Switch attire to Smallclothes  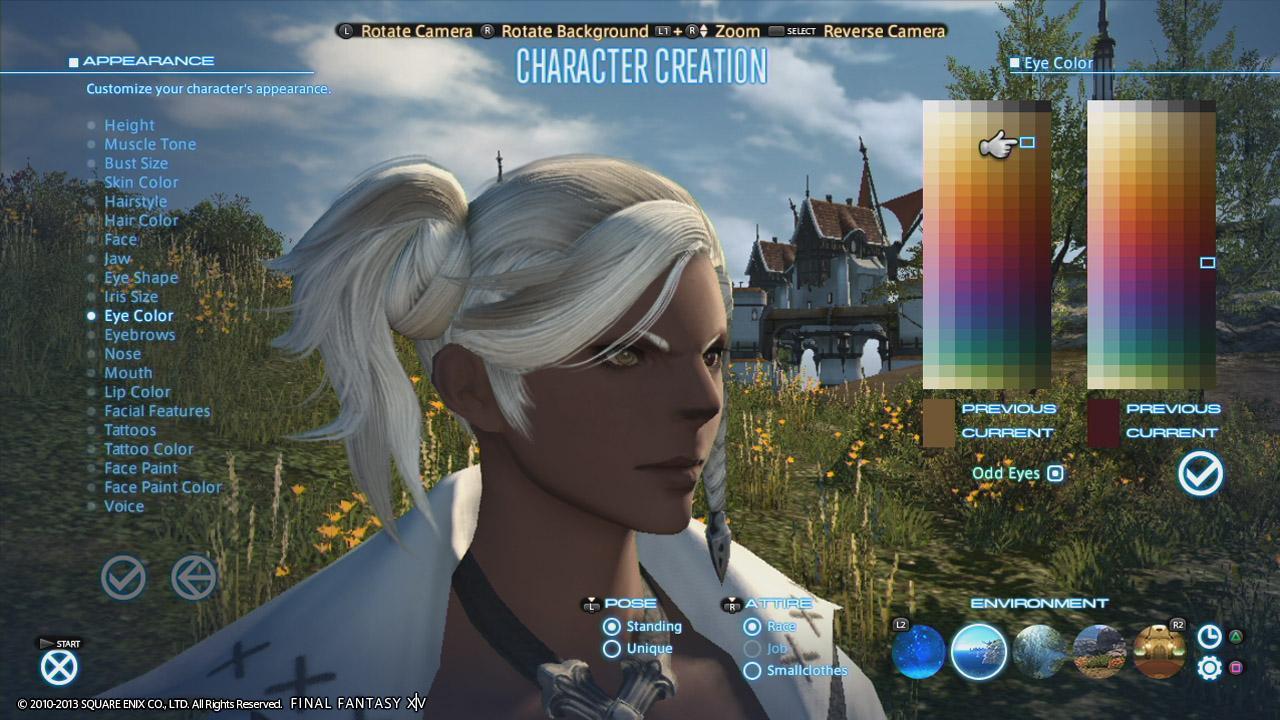click(x=752, y=670)
